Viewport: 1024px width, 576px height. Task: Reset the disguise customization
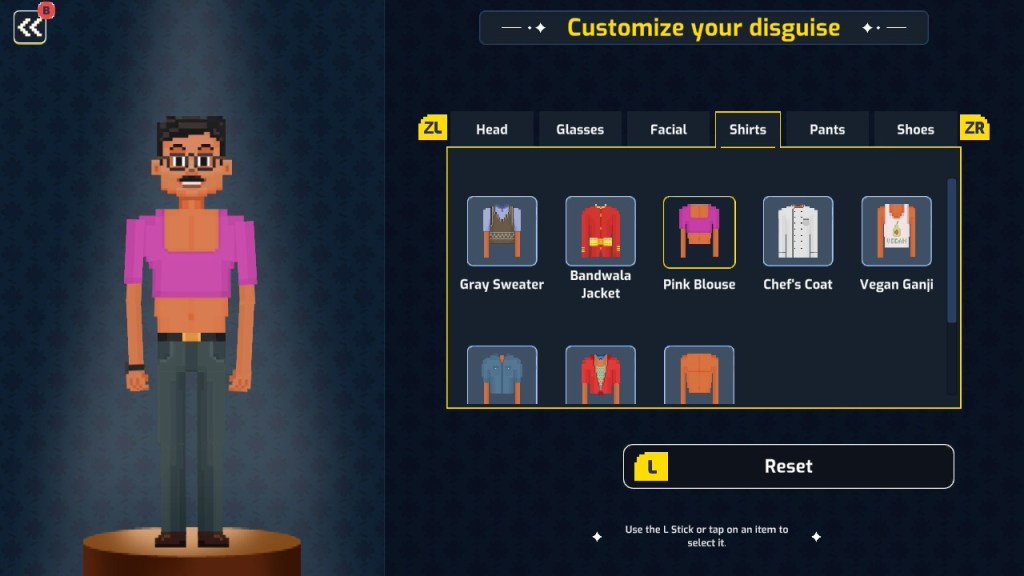(788, 466)
